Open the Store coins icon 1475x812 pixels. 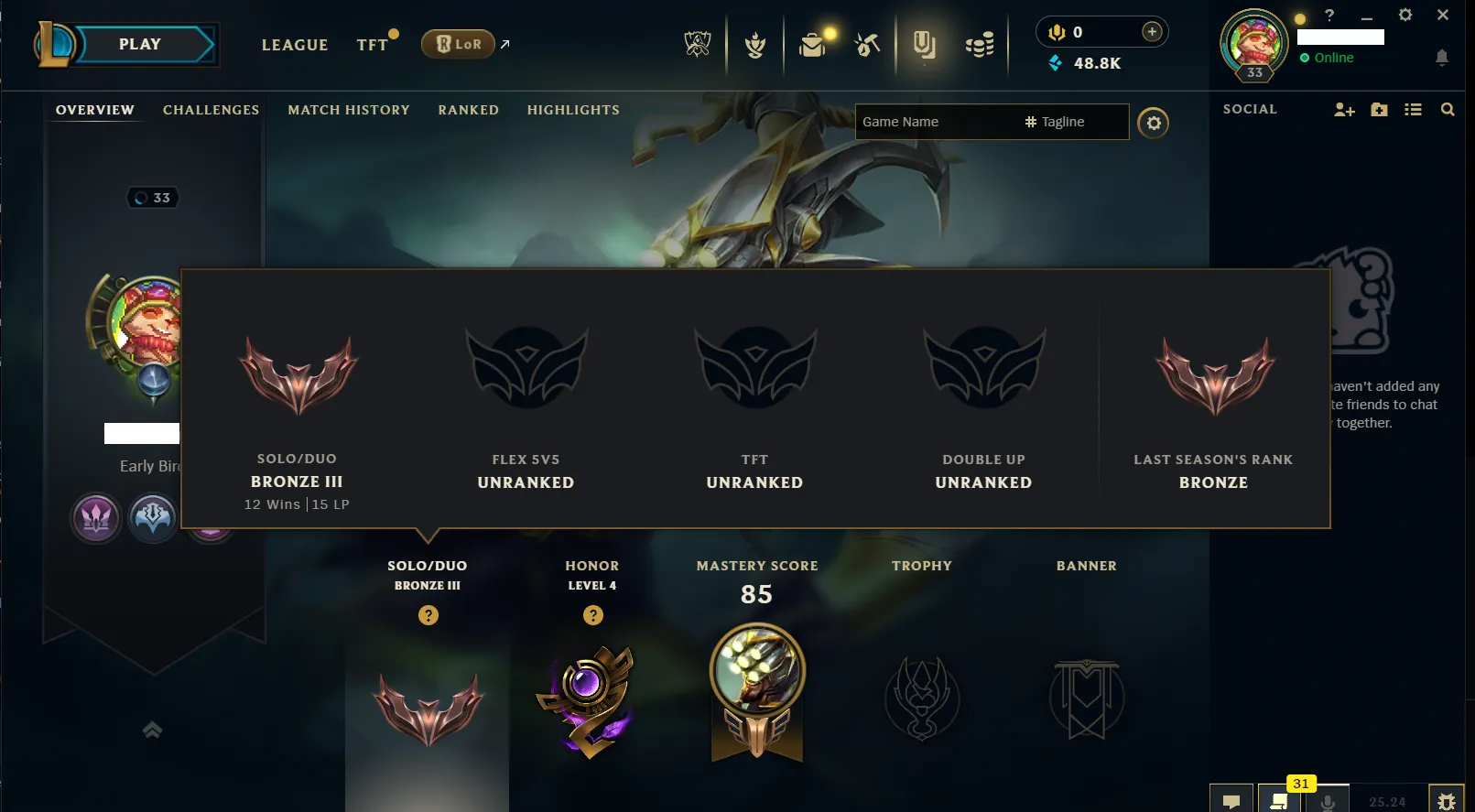pyautogui.click(x=979, y=43)
